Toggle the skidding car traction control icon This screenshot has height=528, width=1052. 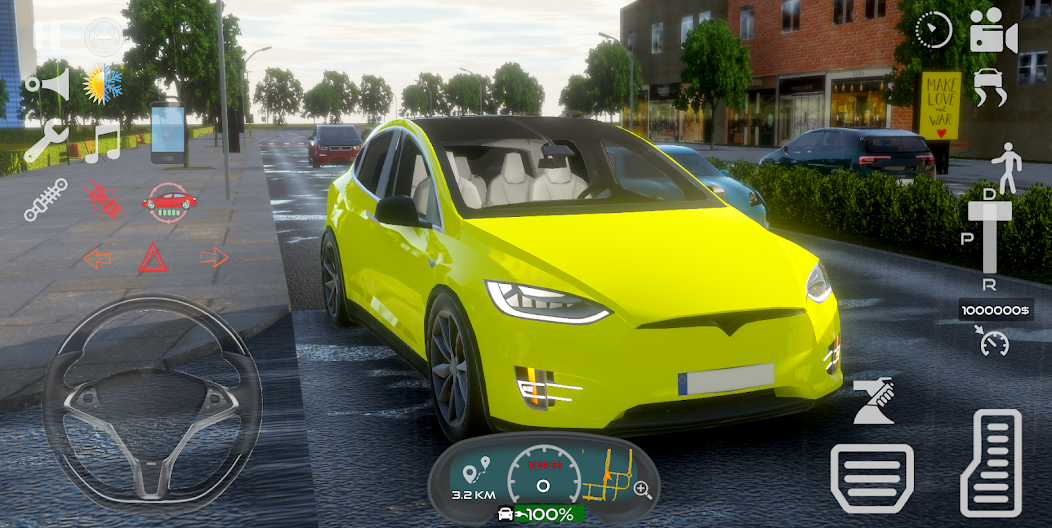990,87
